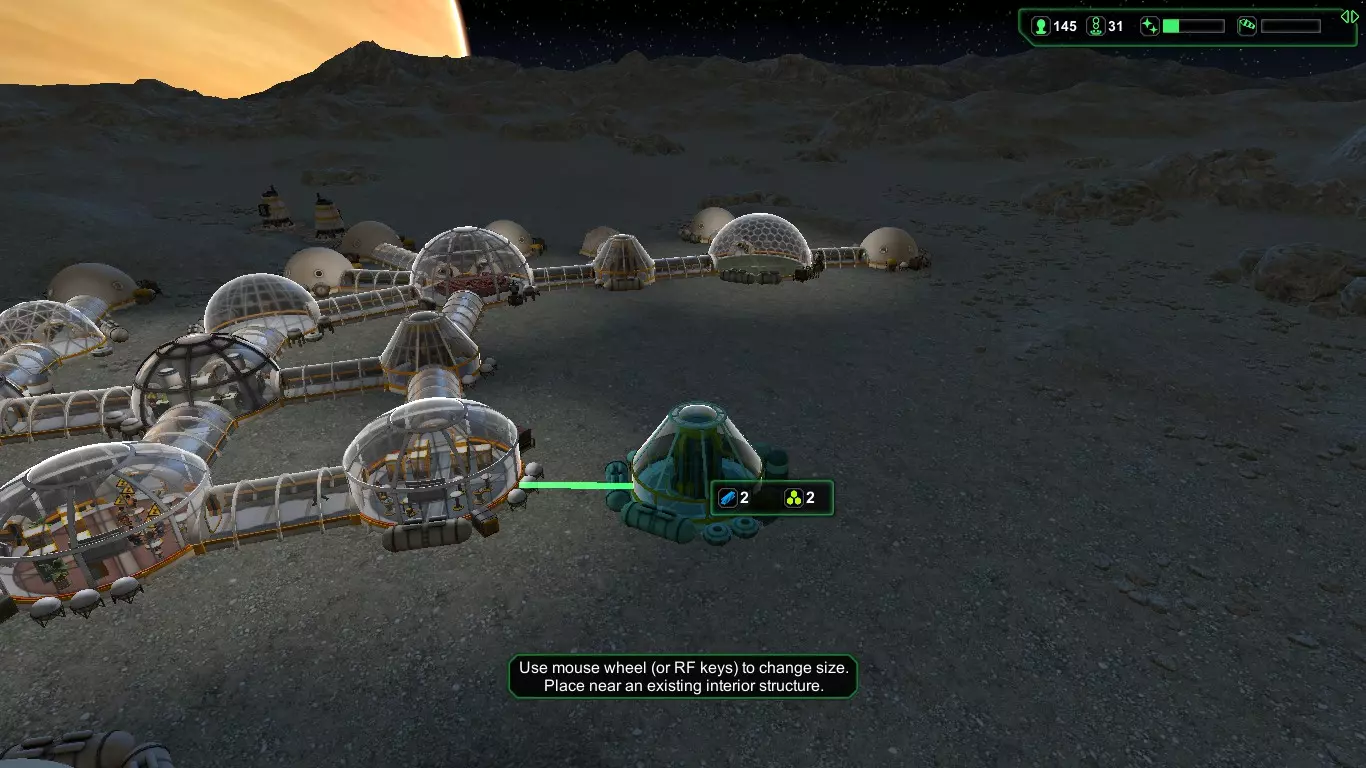Toggle the status panel expand arrows
Image resolution: width=1366 pixels, height=768 pixels.
[1349, 16]
